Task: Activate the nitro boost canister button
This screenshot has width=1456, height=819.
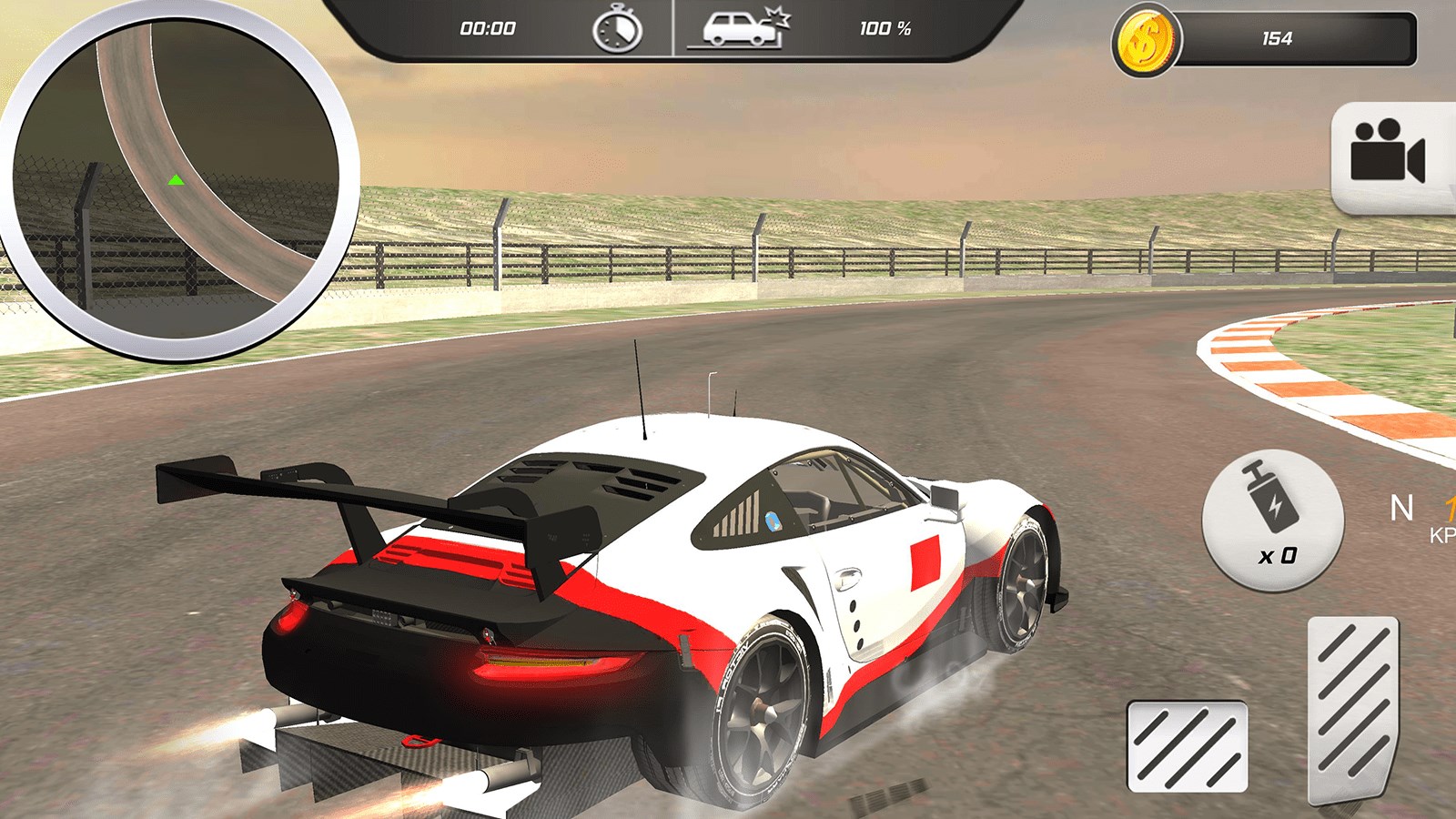Action: 1272,520
